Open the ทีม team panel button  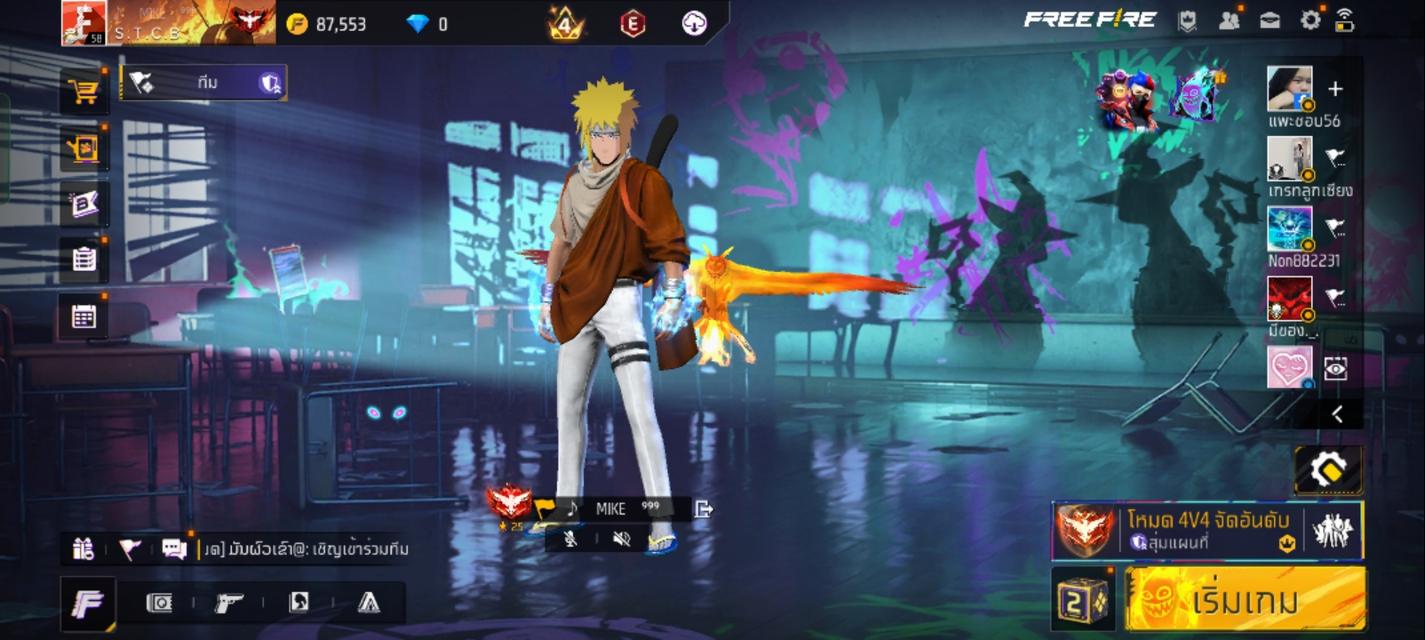[x=204, y=83]
